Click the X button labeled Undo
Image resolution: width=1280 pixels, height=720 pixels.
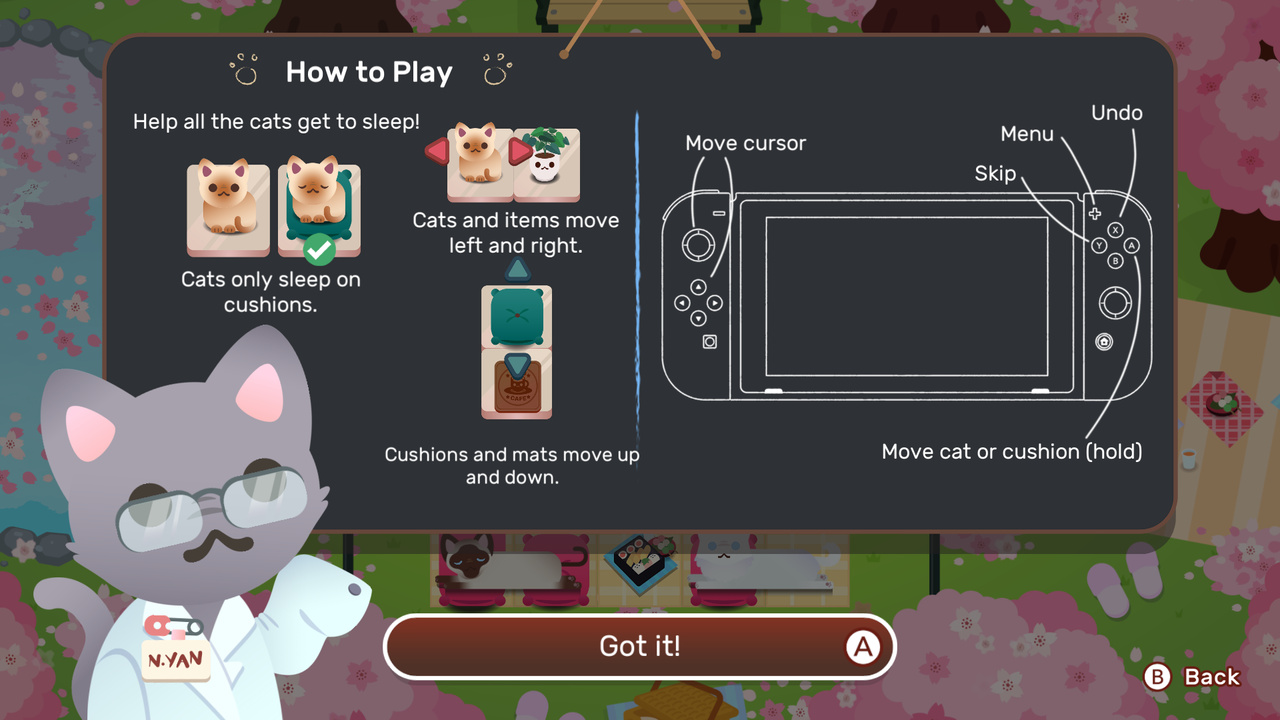click(1116, 229)
